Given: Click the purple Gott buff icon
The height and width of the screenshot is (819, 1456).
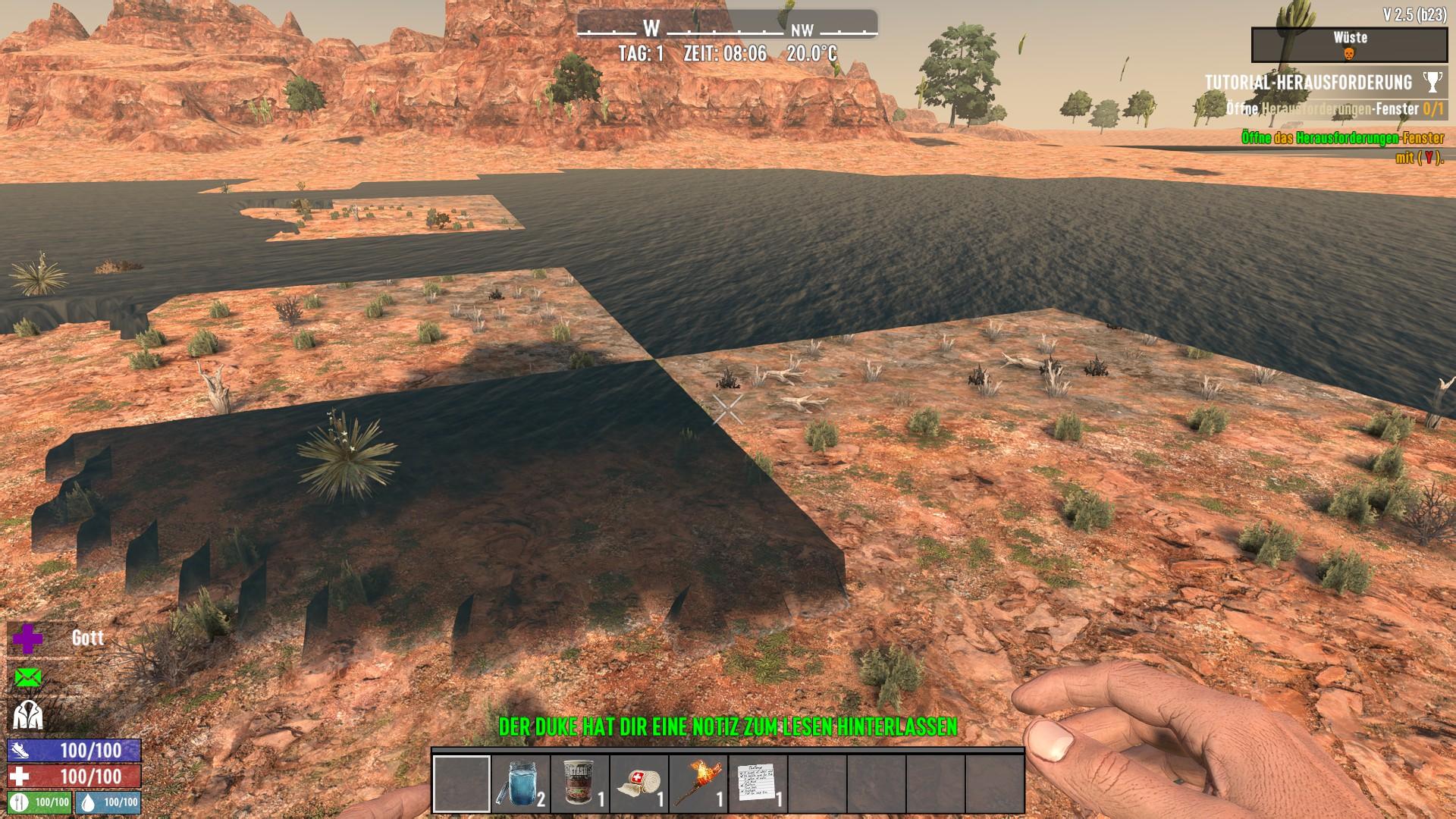Looking at the screenshot, I should (x=28, y=639).
